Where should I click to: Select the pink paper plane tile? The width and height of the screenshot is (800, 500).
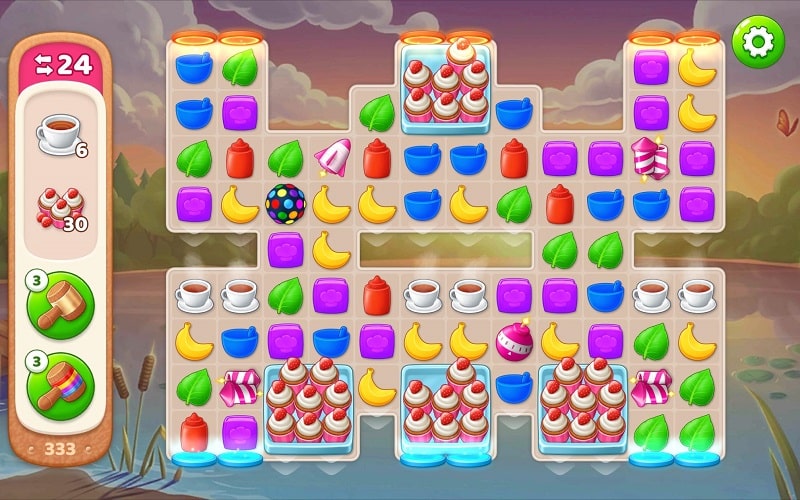(x=331, y=157)
